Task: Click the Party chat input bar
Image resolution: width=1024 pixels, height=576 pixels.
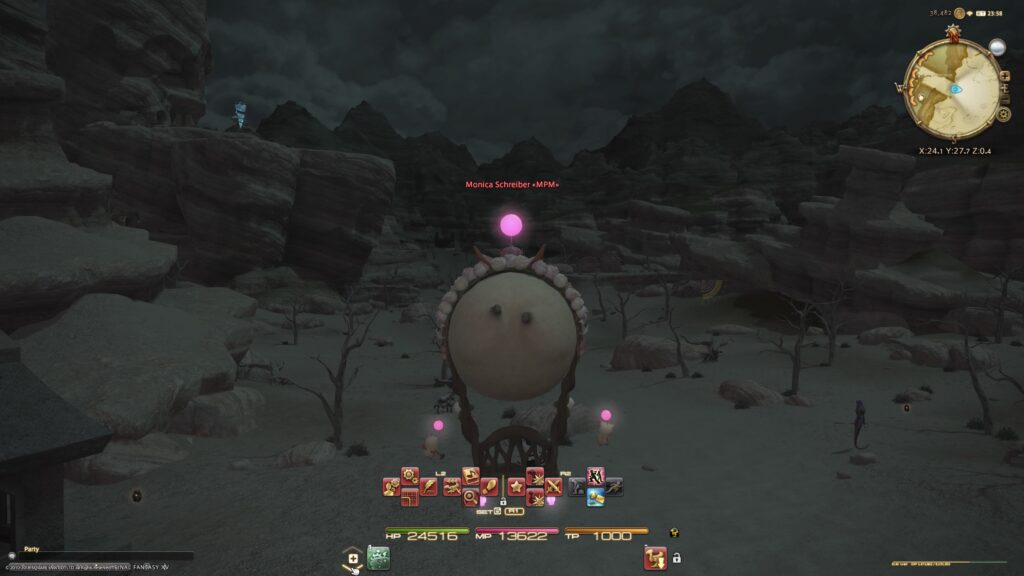Action: coord(95,557)
